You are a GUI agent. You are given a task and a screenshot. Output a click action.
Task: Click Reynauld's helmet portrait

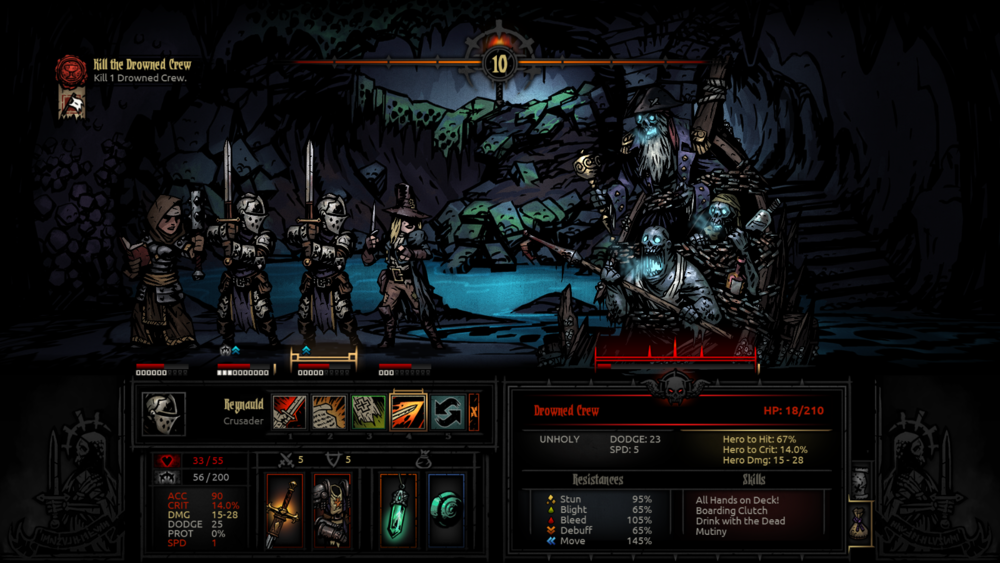point(164,413)
